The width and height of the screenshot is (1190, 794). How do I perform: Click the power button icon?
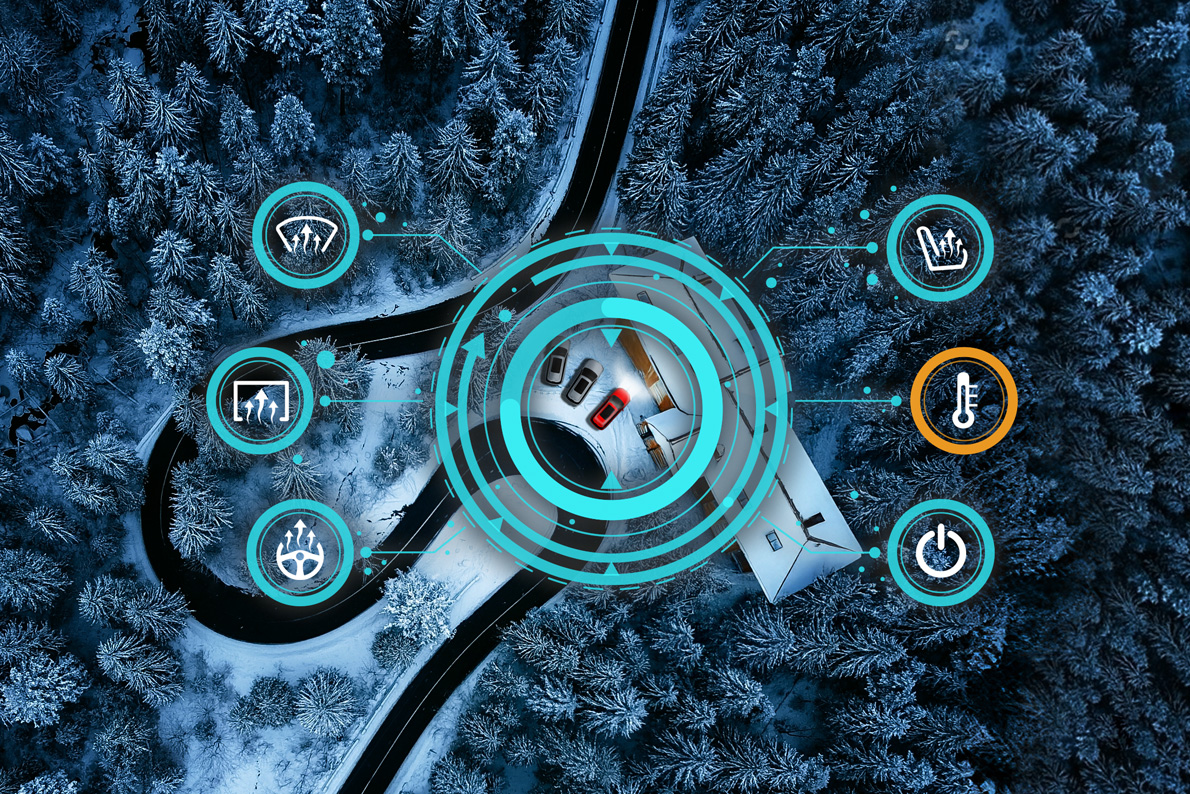tap(940, 553)
